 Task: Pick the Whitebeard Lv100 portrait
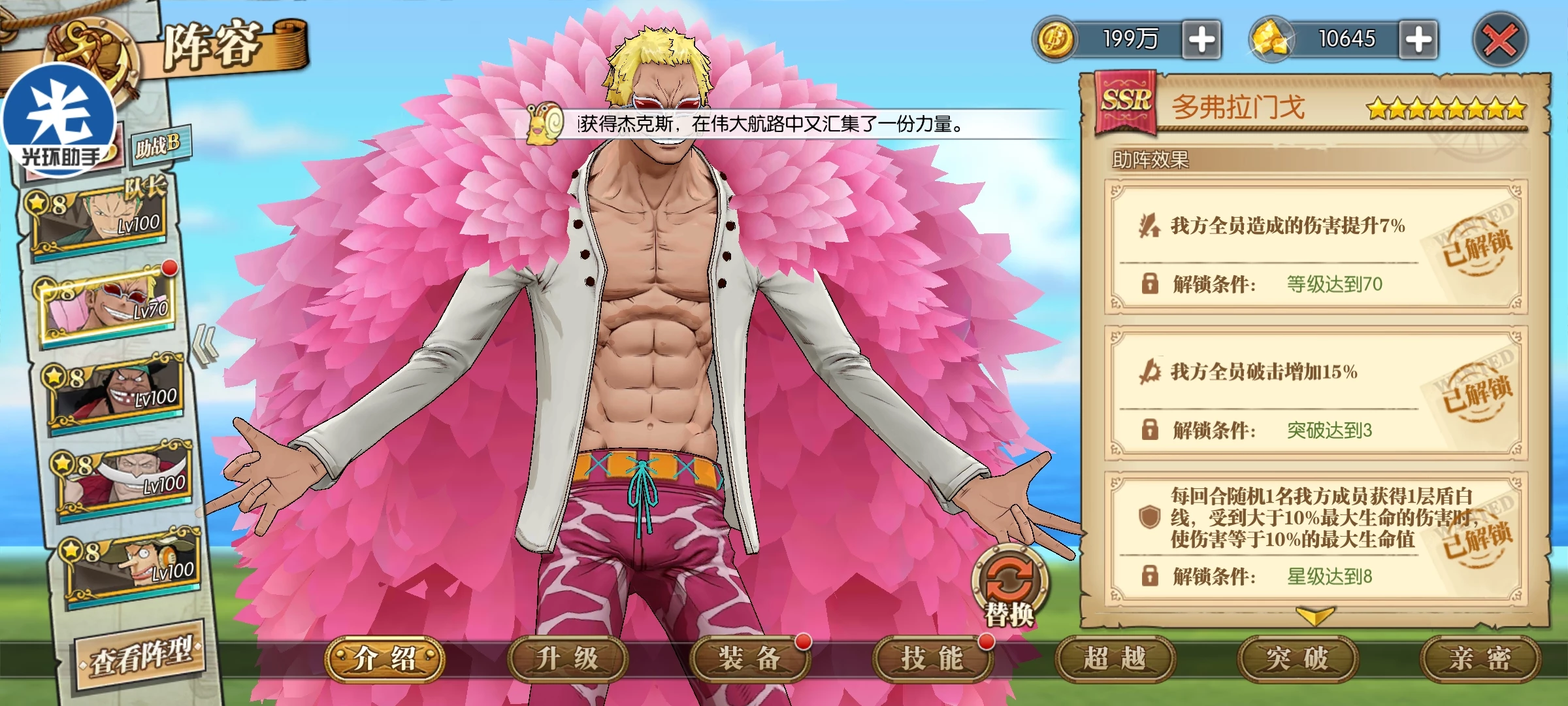coord(125,481)
